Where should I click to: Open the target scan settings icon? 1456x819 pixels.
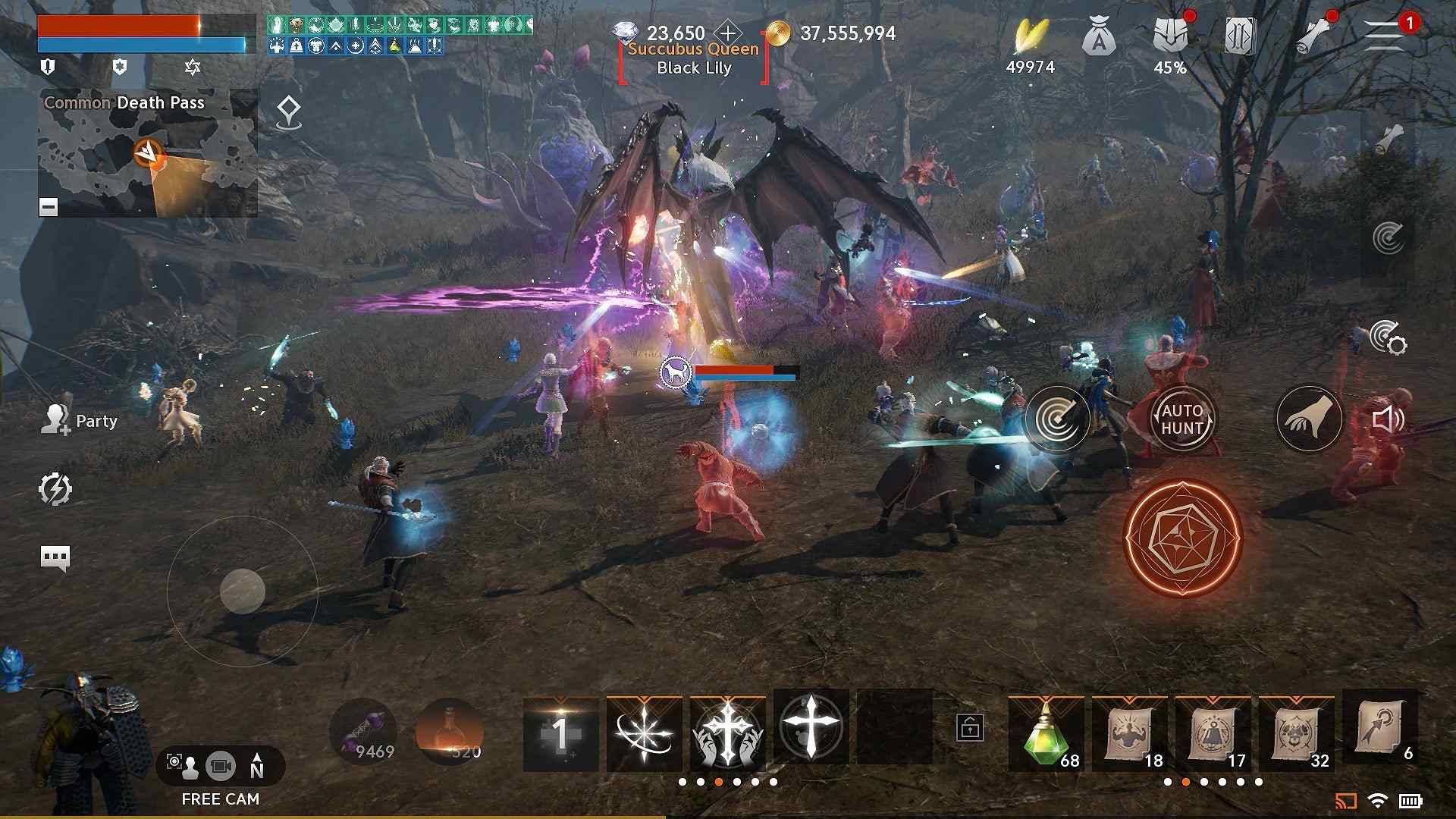pyautogui.click(x=1388, y=337)
